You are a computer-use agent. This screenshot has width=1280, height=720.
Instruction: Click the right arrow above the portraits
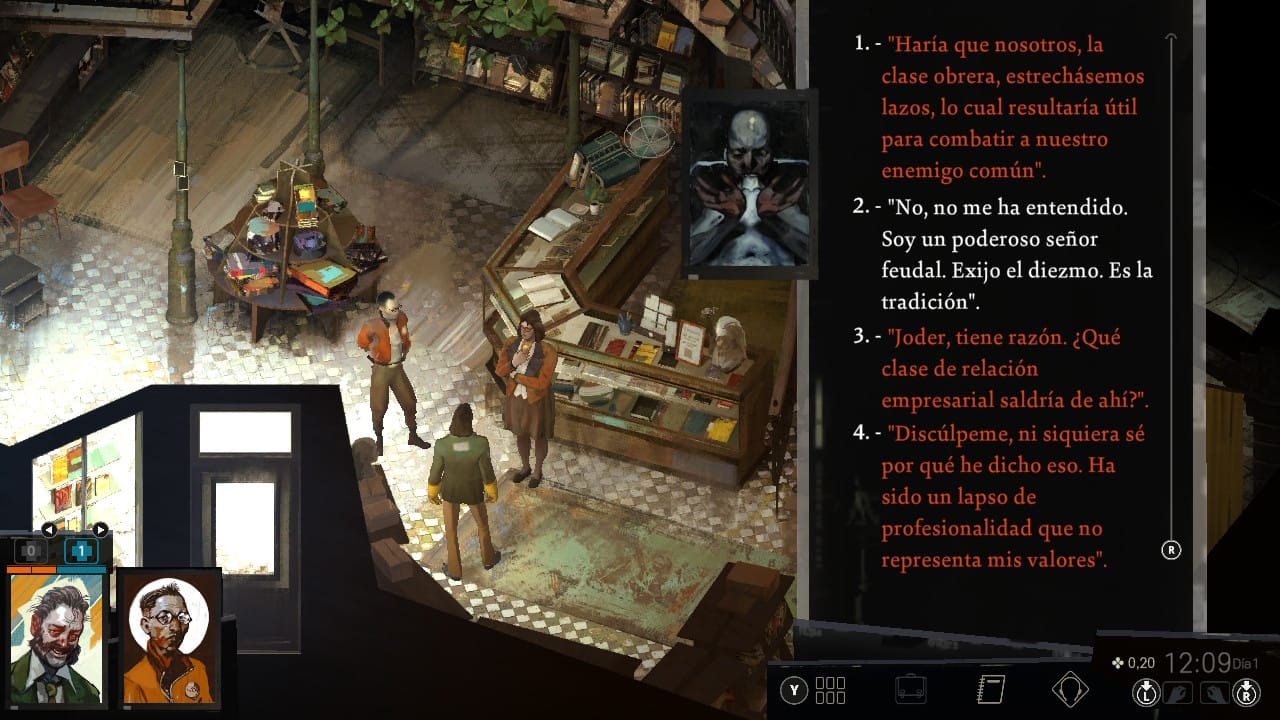coord(100,530)
